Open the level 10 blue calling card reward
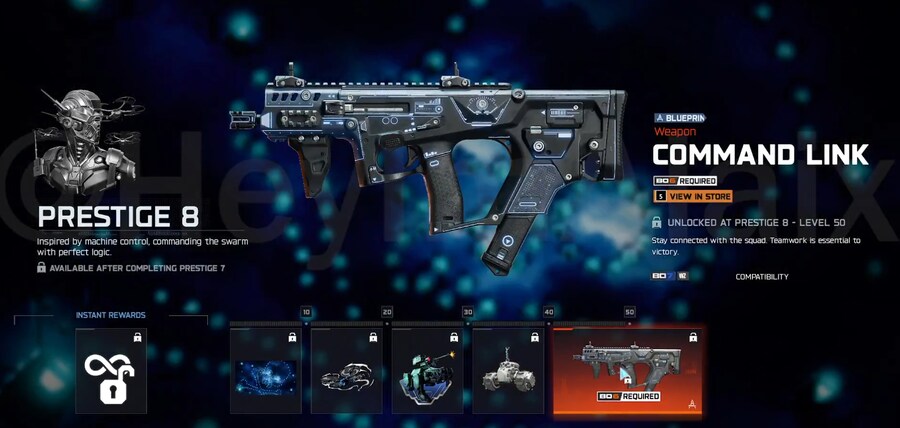Image resolution: width=900 pixels, height=428 pixels. [x=266, y=371]
